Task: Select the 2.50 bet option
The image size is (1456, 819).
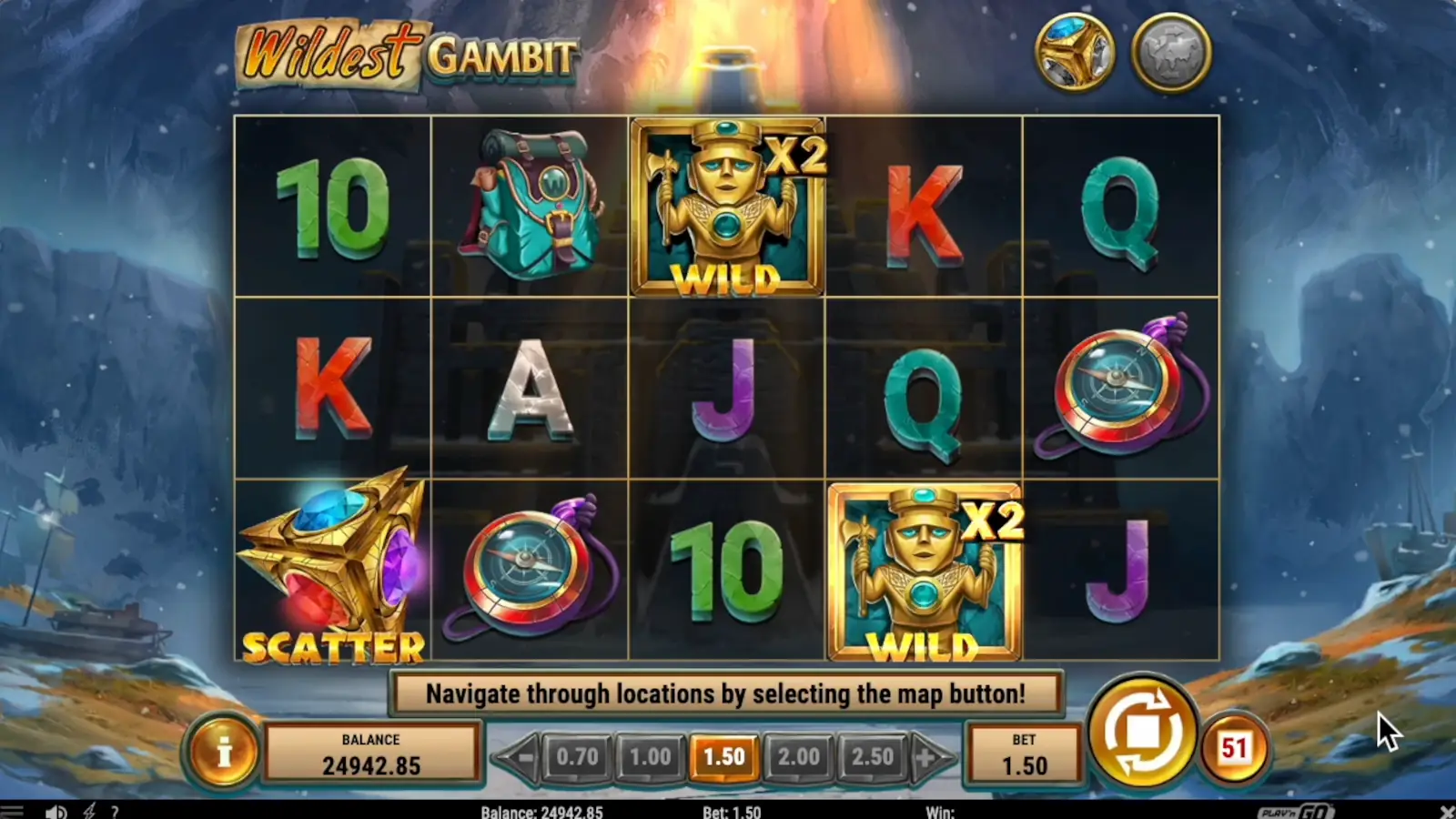Action: pyautogui.click(x=874, y=755)
